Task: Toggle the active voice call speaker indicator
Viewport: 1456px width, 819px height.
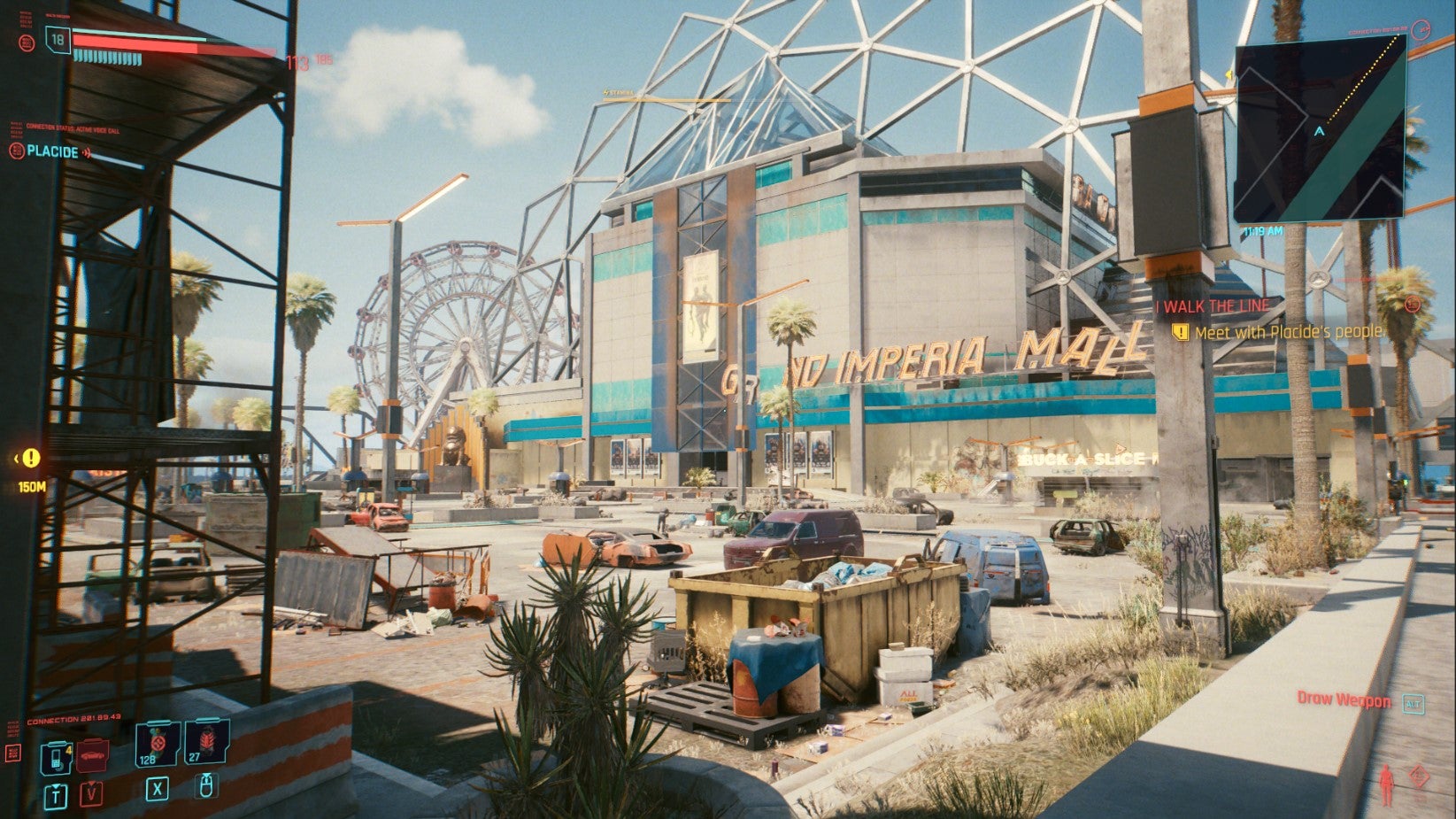Action: click(87, 153)
